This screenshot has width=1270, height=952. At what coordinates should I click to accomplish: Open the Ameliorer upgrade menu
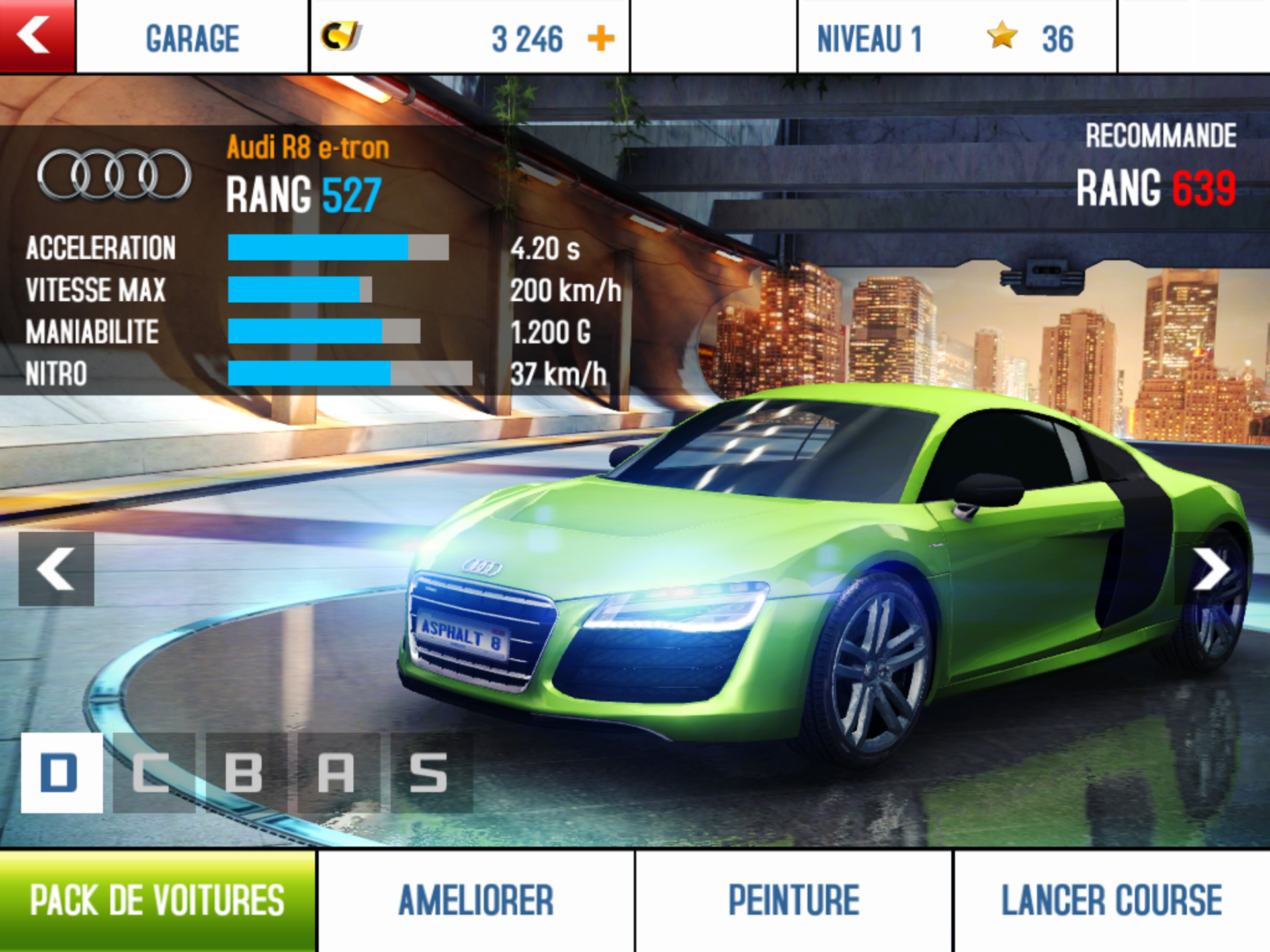point(476,900)
